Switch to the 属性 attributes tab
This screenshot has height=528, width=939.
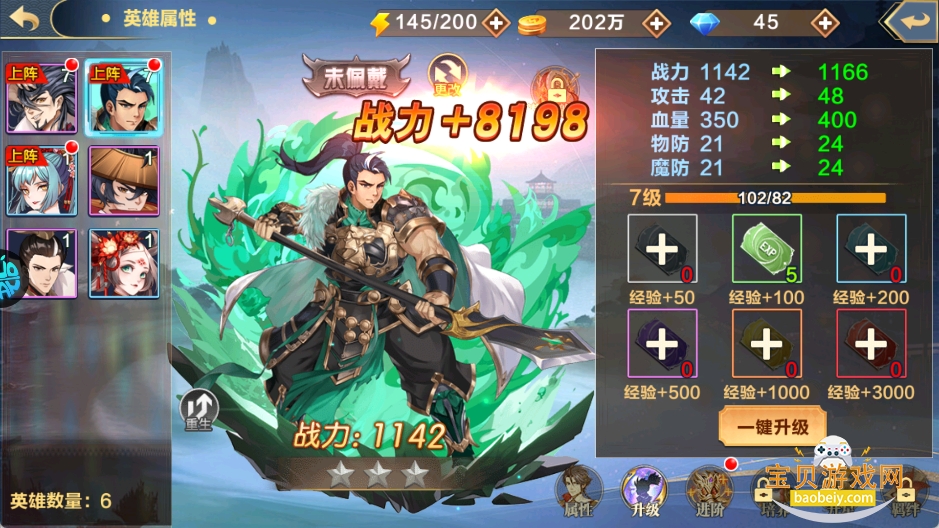(577, 490)
